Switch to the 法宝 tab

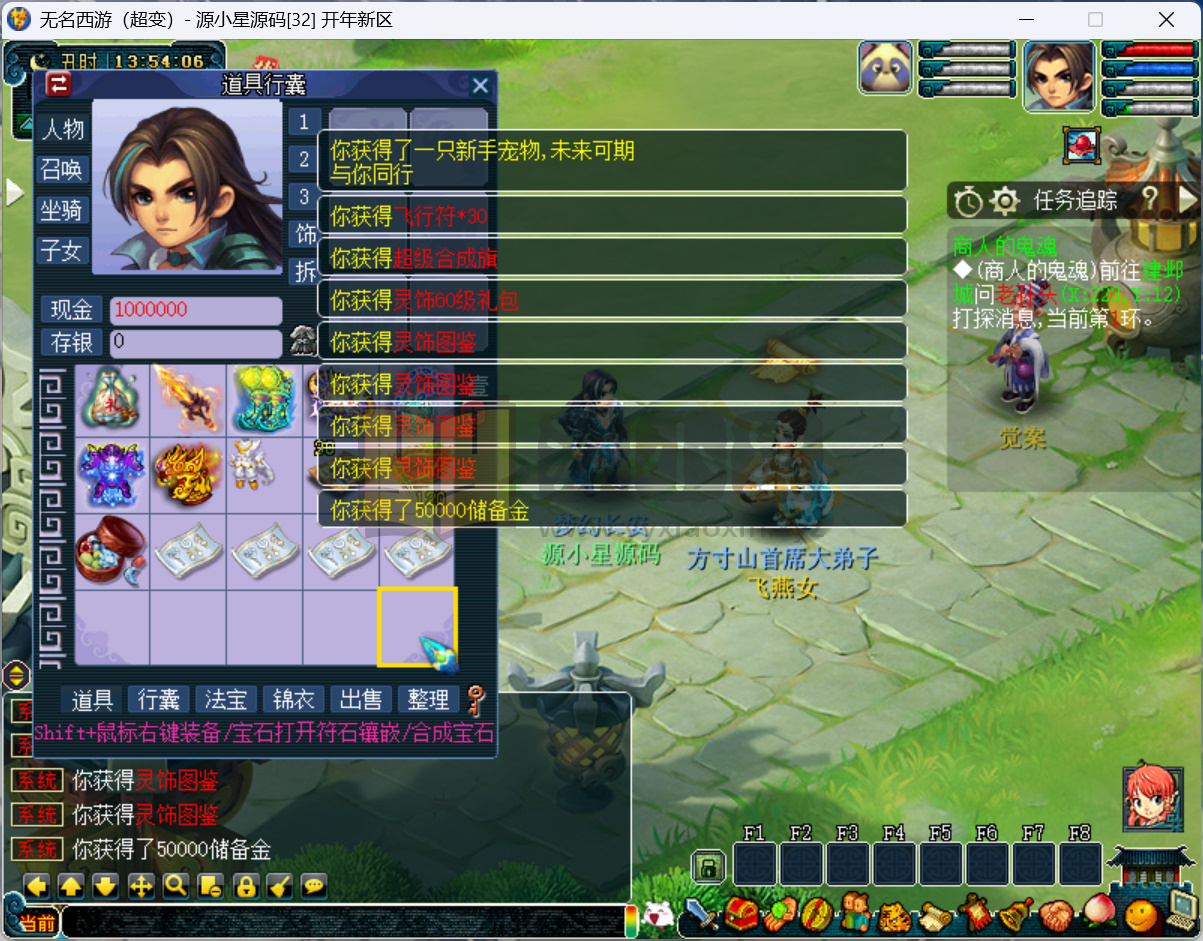coord(225,699)
